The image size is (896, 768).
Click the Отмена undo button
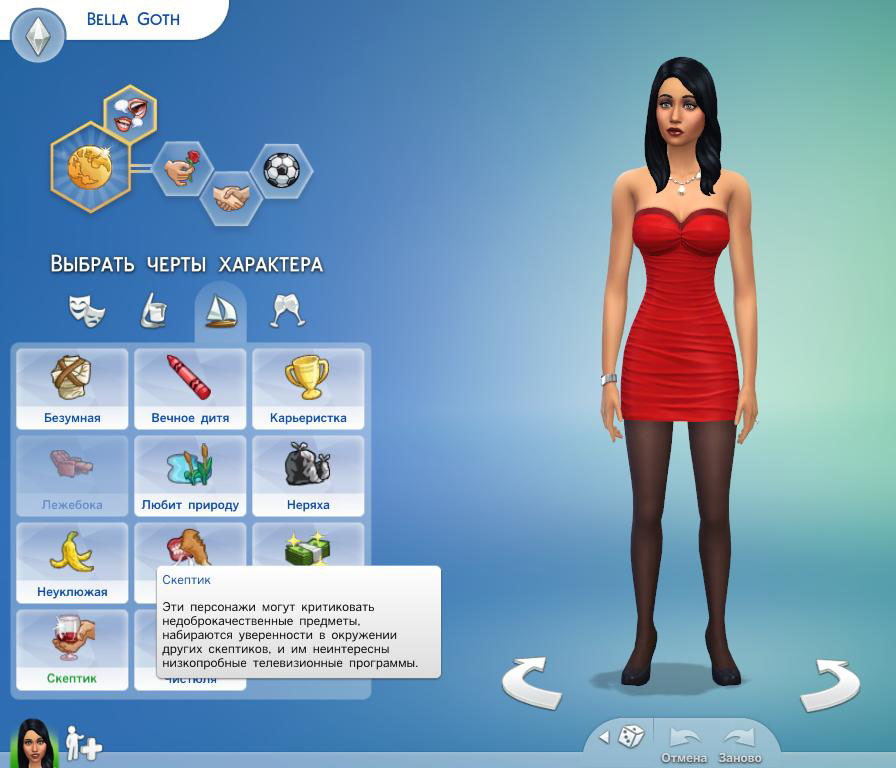point(685,743)
